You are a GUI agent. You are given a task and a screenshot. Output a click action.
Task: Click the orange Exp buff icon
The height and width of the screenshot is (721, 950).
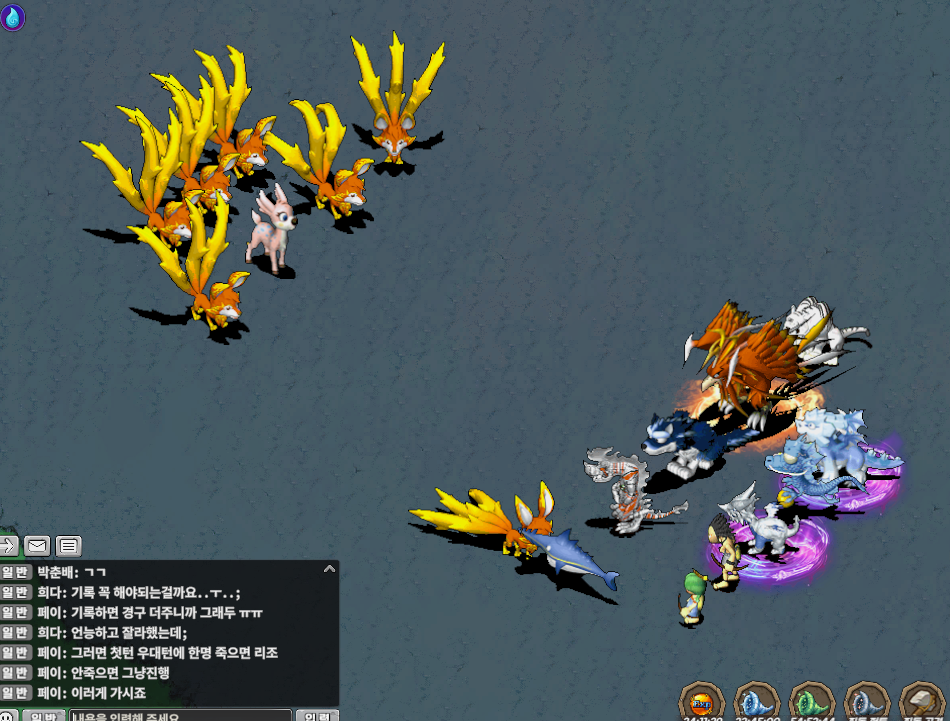pos(701,702)
